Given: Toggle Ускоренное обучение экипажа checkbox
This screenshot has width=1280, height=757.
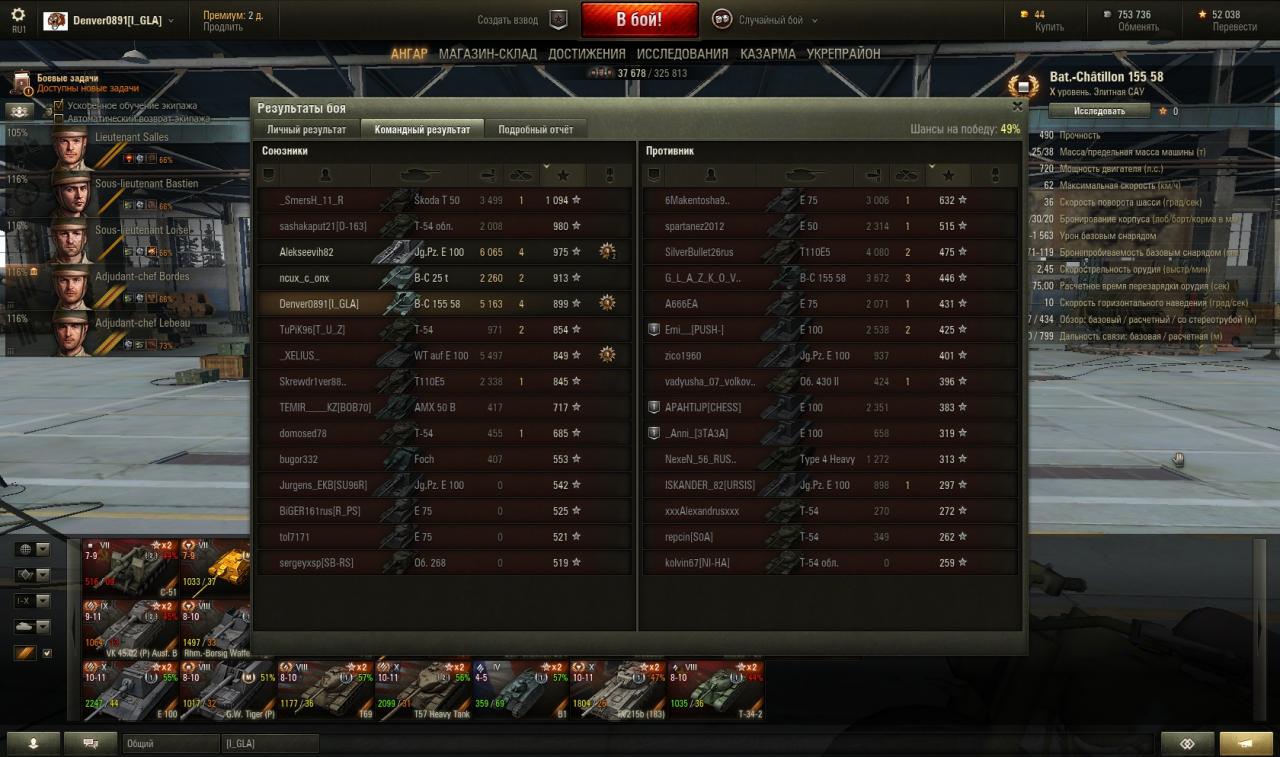Looking at the screenshot, I should click(x=59, y=105).
